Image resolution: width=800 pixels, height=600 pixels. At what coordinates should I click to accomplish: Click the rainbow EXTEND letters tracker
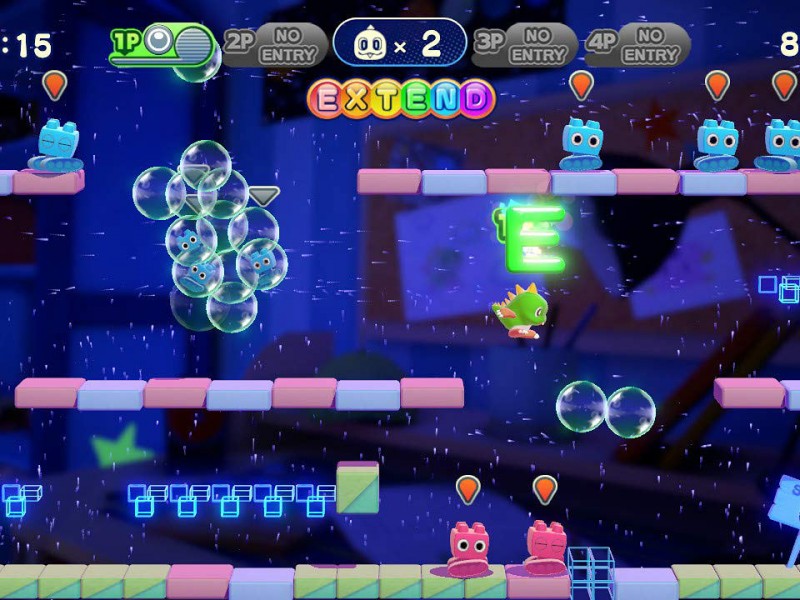pyautogui.click(x=401, y=98)
